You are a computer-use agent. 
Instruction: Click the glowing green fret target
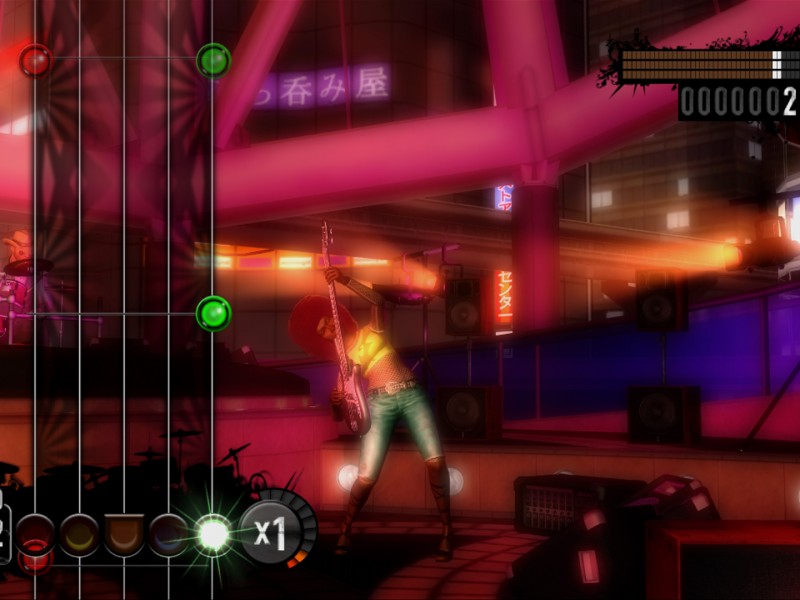tap(213, 534)
